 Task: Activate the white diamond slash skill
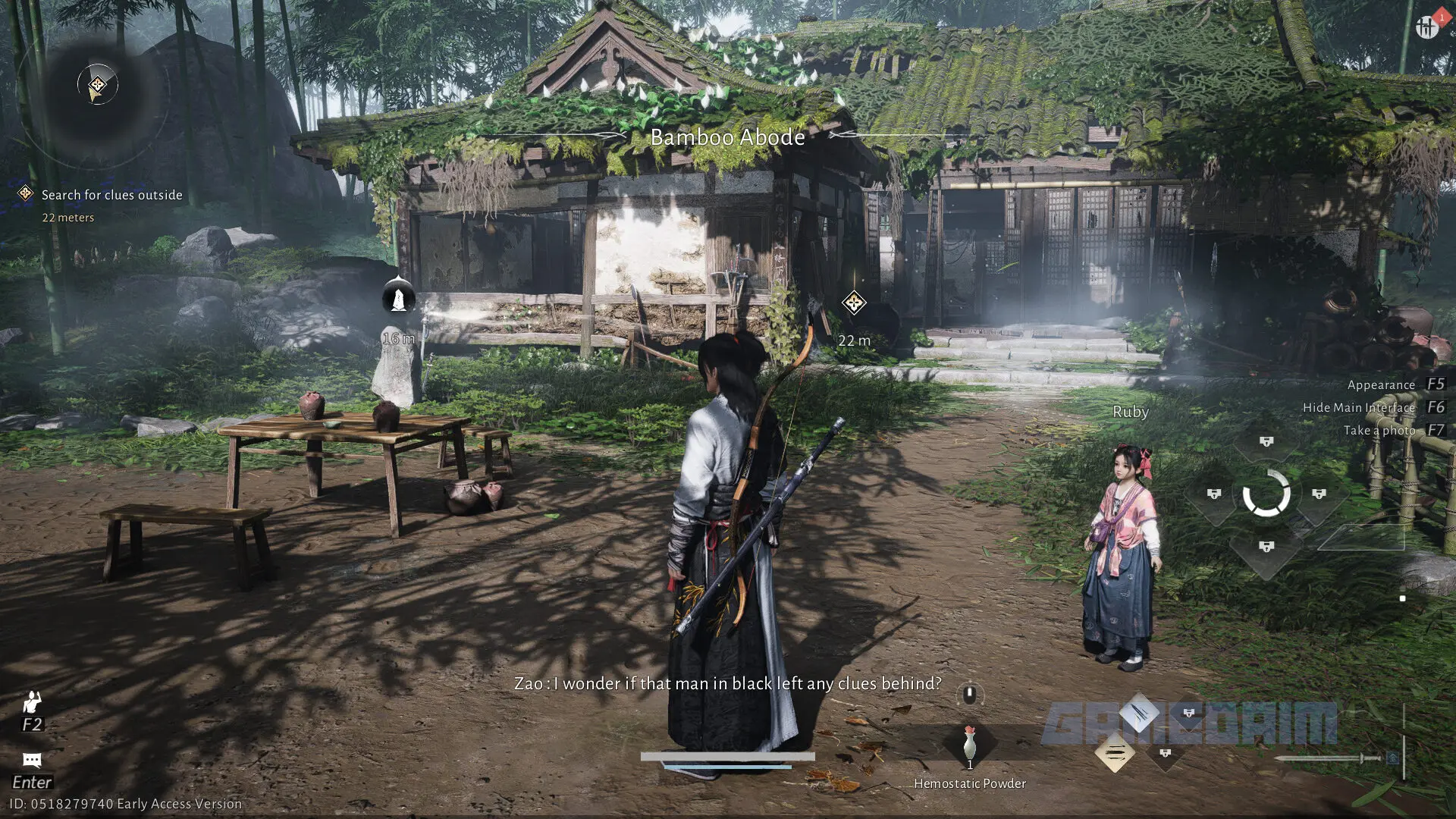pos(1139,712)
